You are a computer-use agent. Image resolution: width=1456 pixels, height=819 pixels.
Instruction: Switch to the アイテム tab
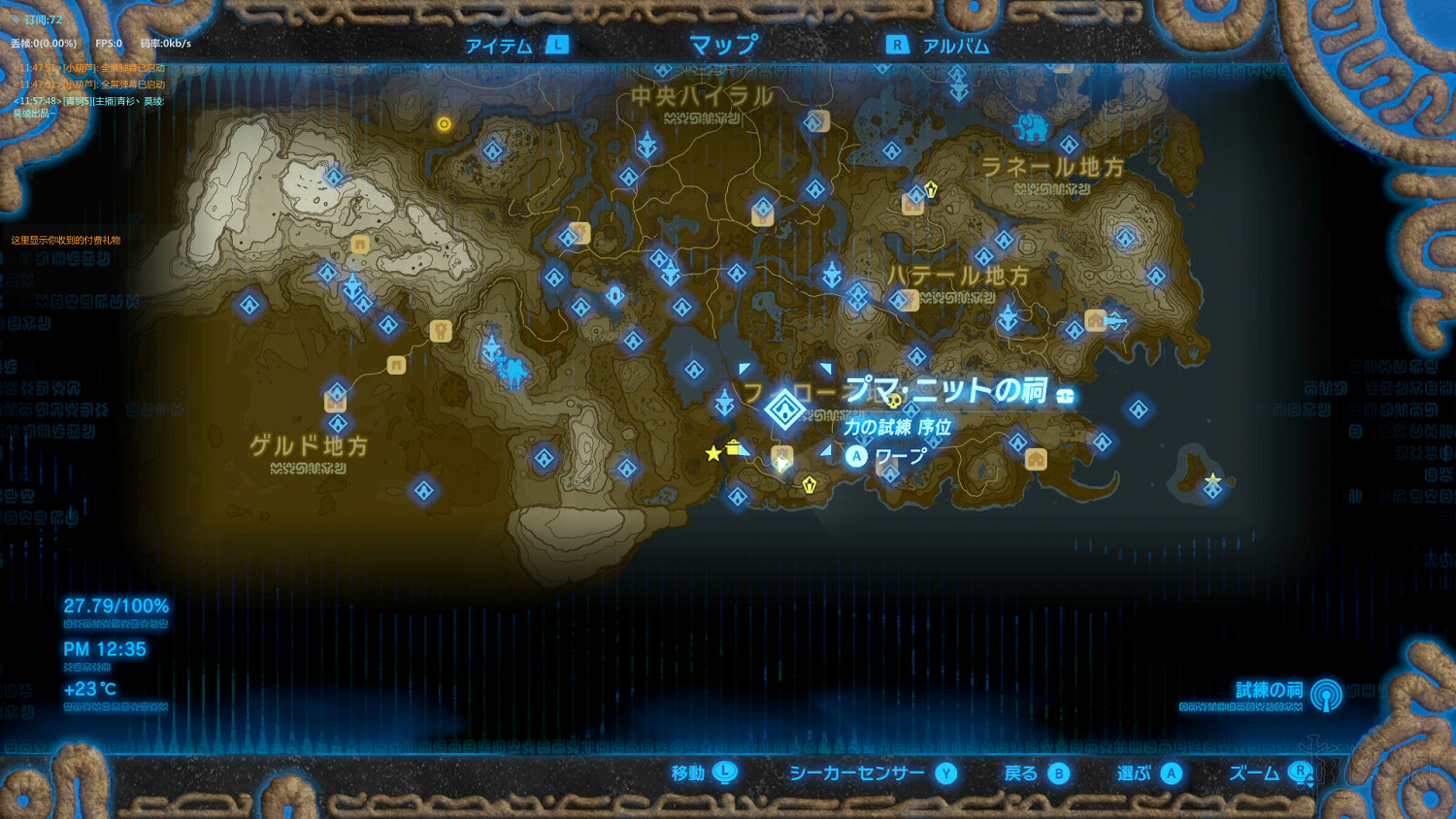pos(498,44)
